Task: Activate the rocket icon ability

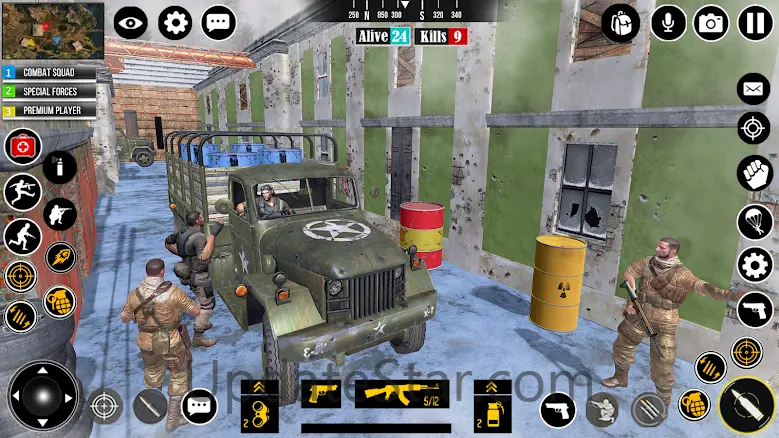Action: 60,256
